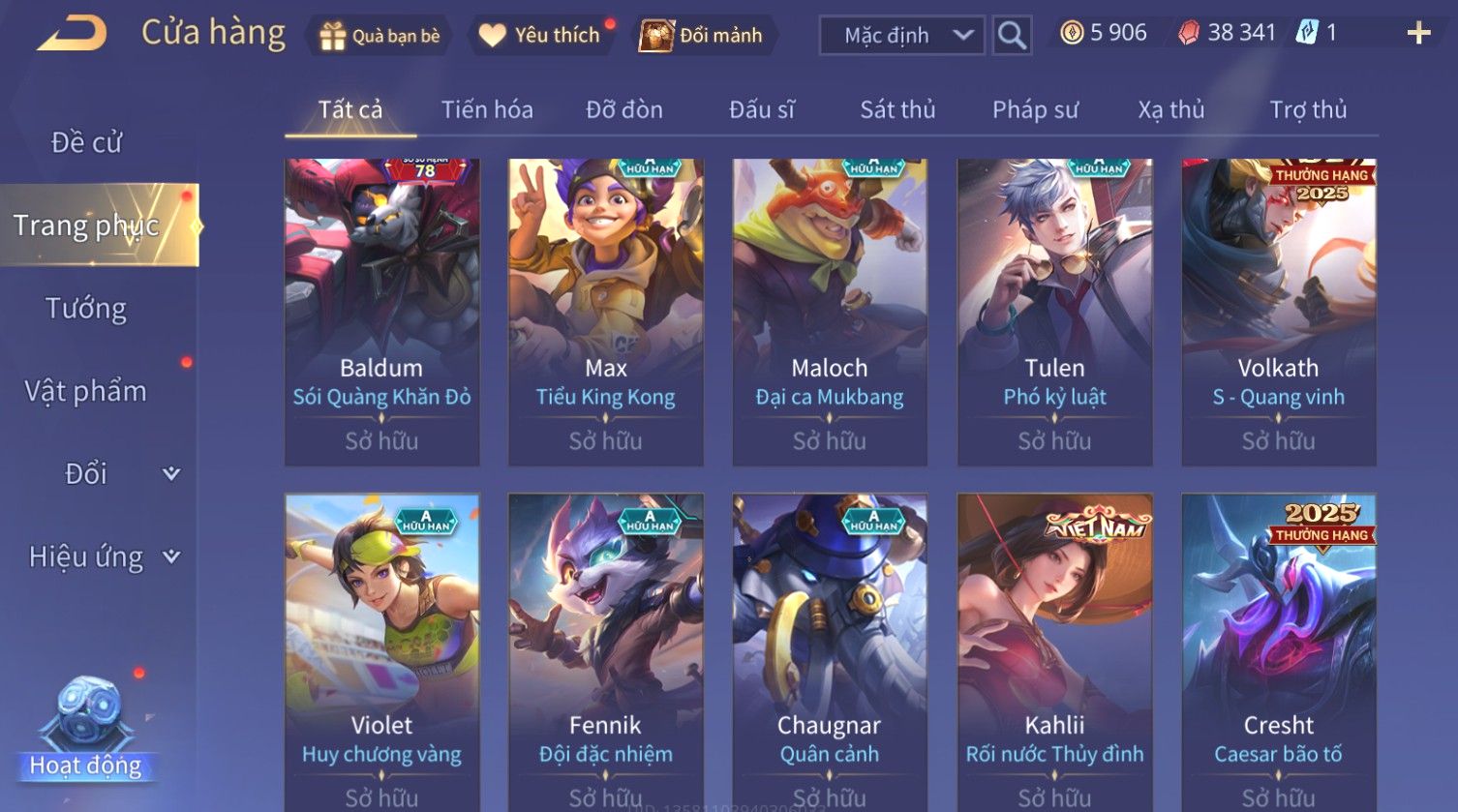Open the Yêu thích wishlist
This screenshot has height=812, width=1458.
(542, 36)
